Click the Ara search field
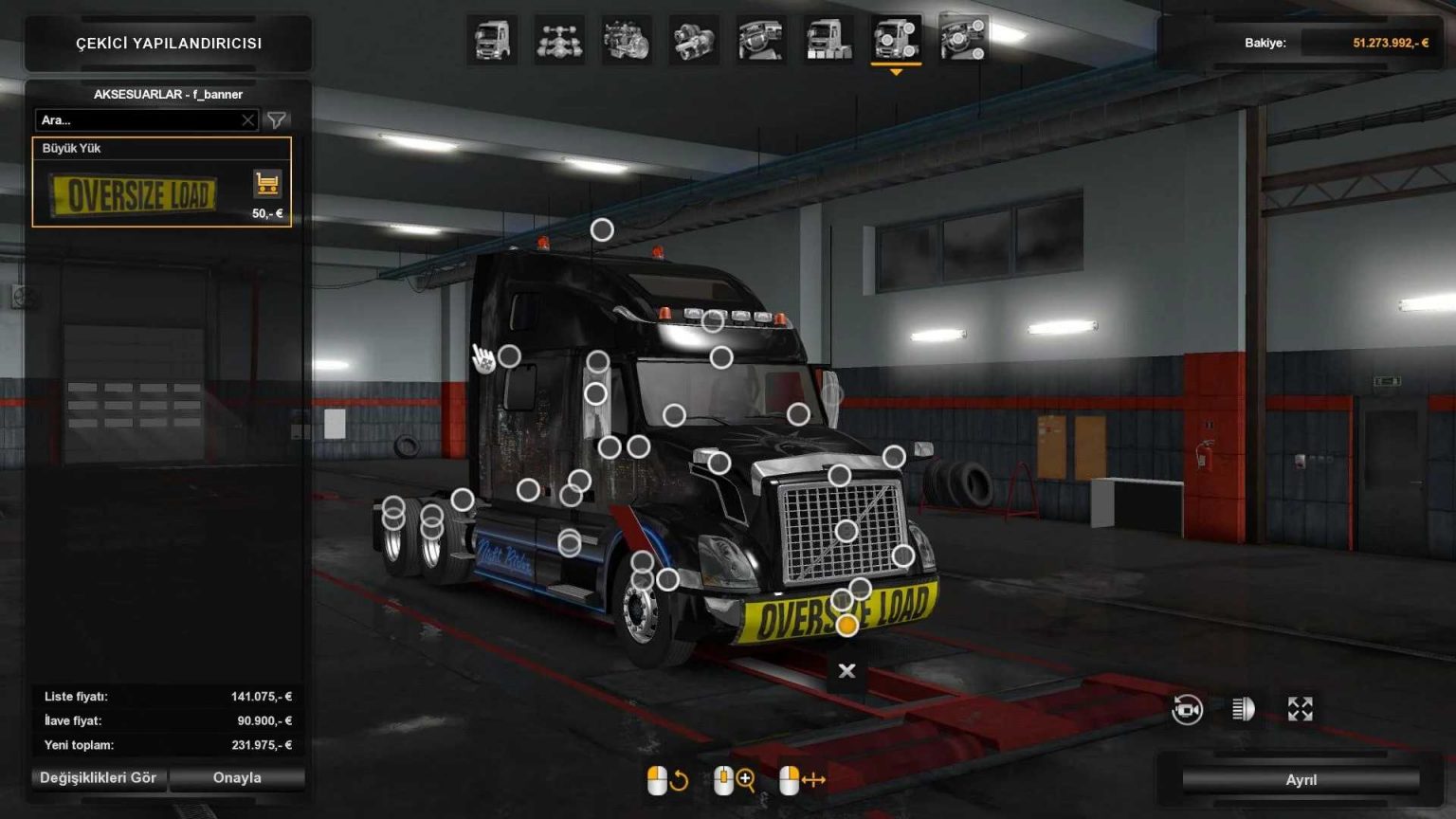The width and height of the screenshot is (1456, 819). point(142,119)
